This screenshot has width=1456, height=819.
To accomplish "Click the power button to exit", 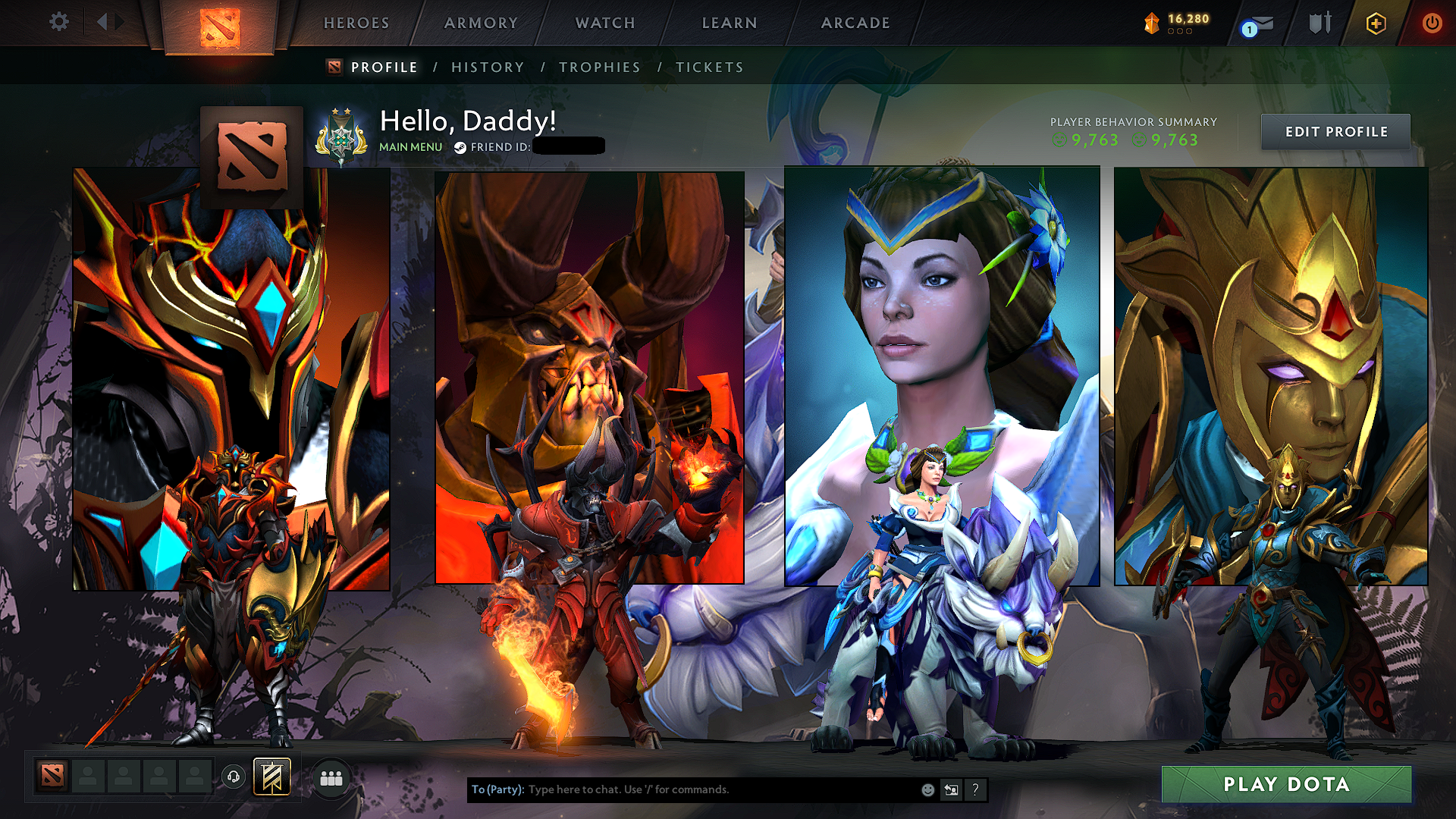I will (x=1432, y=23).
